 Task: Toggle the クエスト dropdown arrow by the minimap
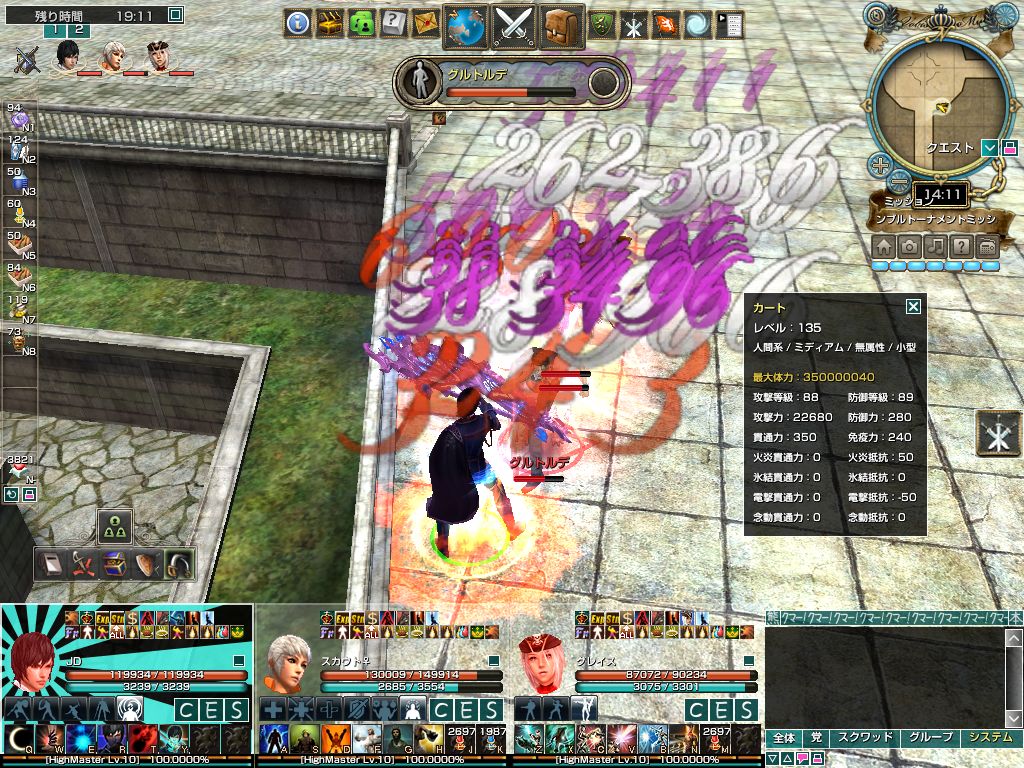(989, 148)
